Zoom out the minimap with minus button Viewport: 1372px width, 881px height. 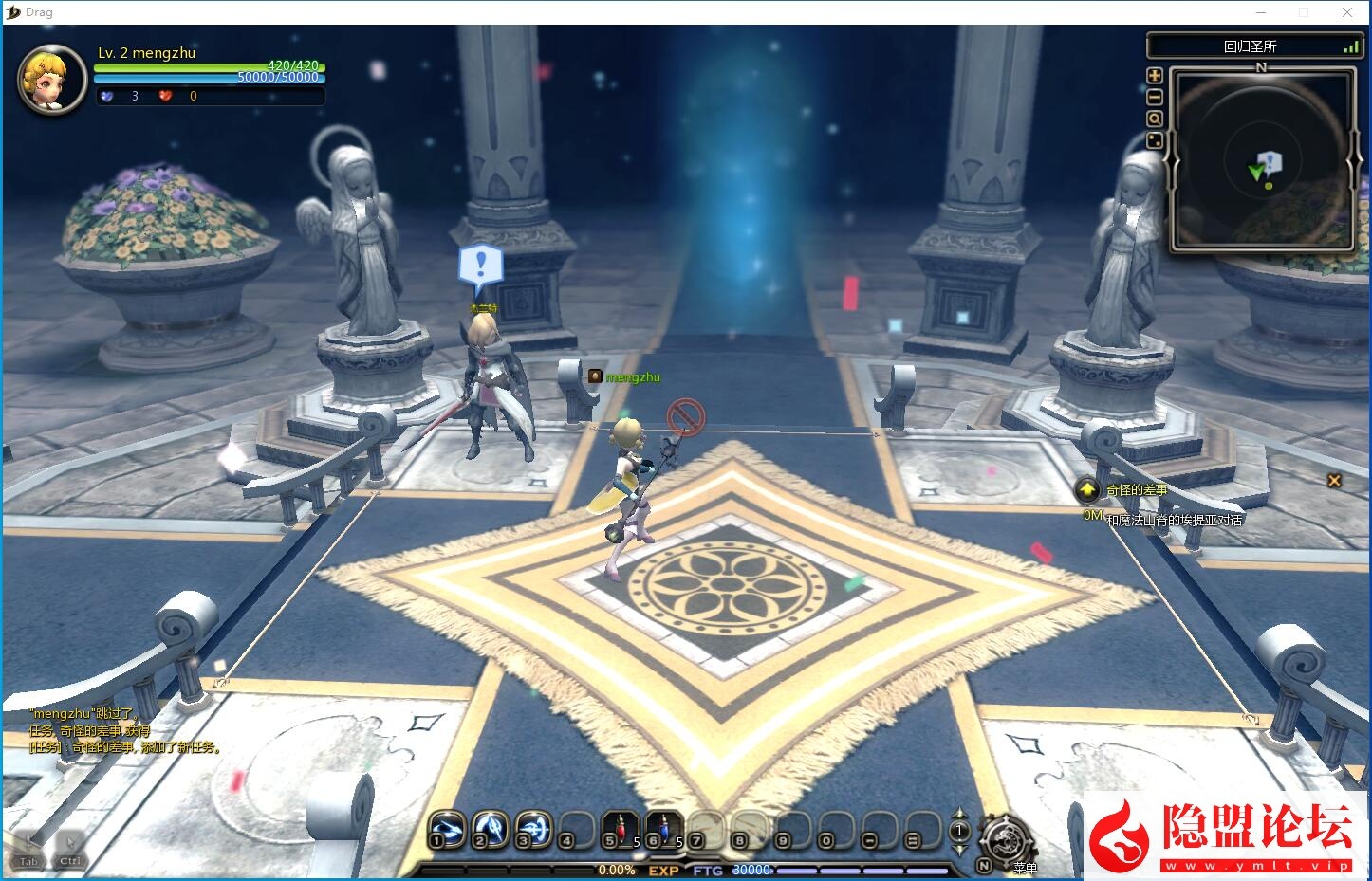1155,97
